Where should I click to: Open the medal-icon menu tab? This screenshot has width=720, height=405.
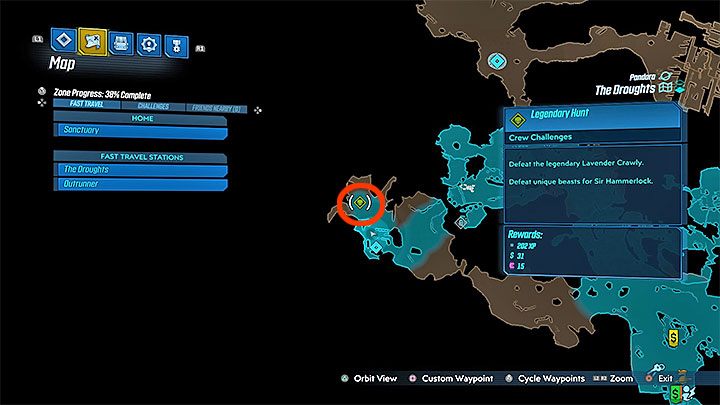coord(177,43)
